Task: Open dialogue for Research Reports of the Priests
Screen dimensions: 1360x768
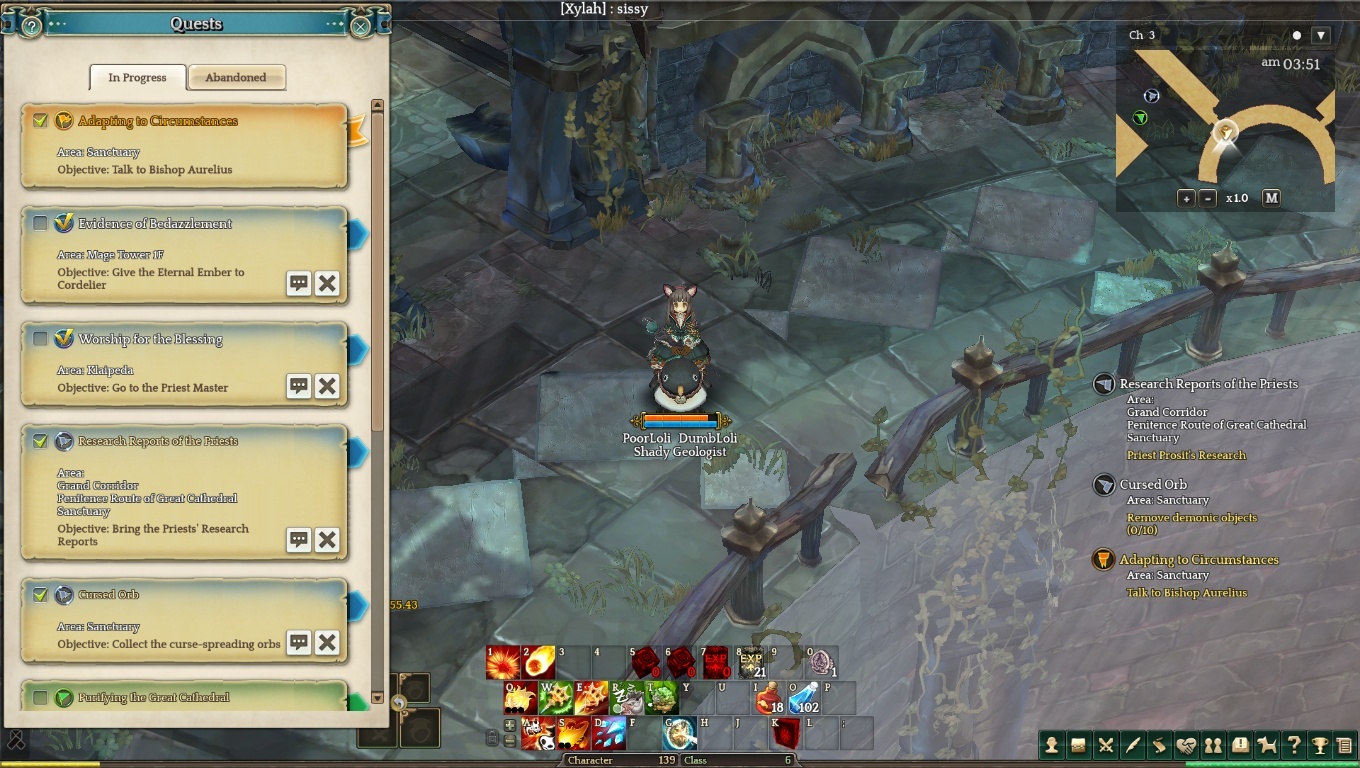Action: 299,540
